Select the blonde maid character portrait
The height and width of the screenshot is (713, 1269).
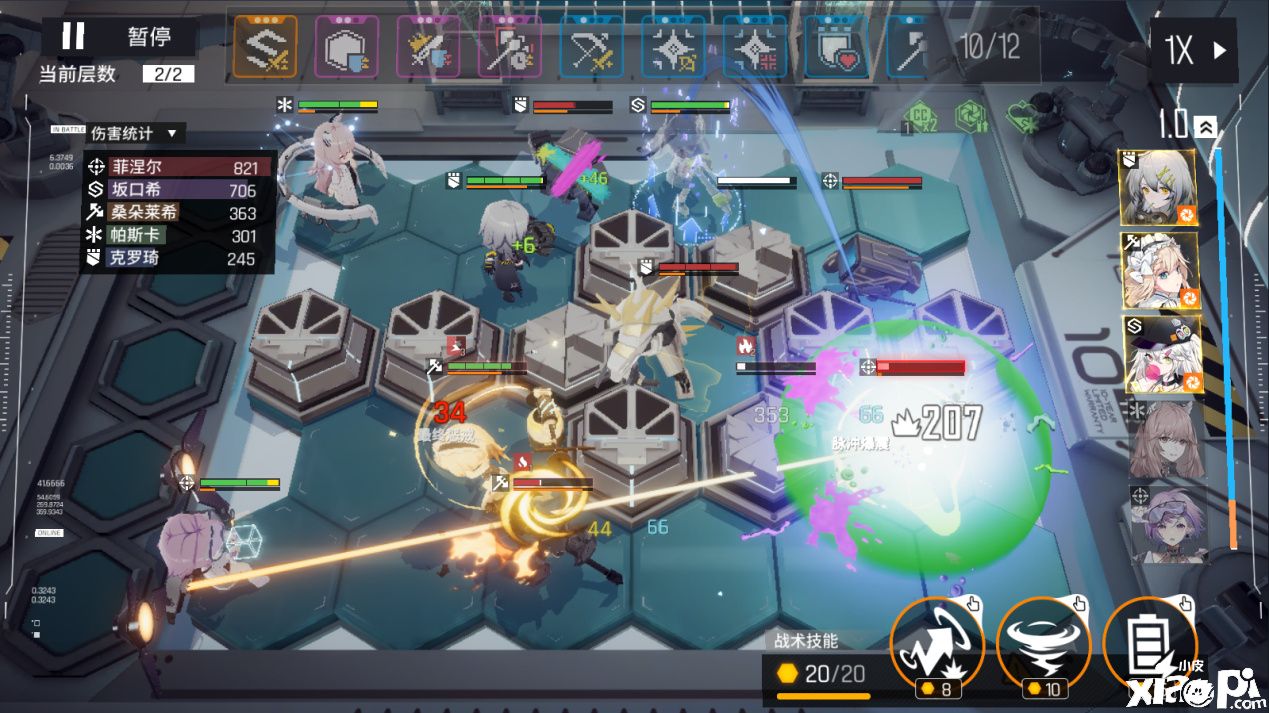point(1158,271)
